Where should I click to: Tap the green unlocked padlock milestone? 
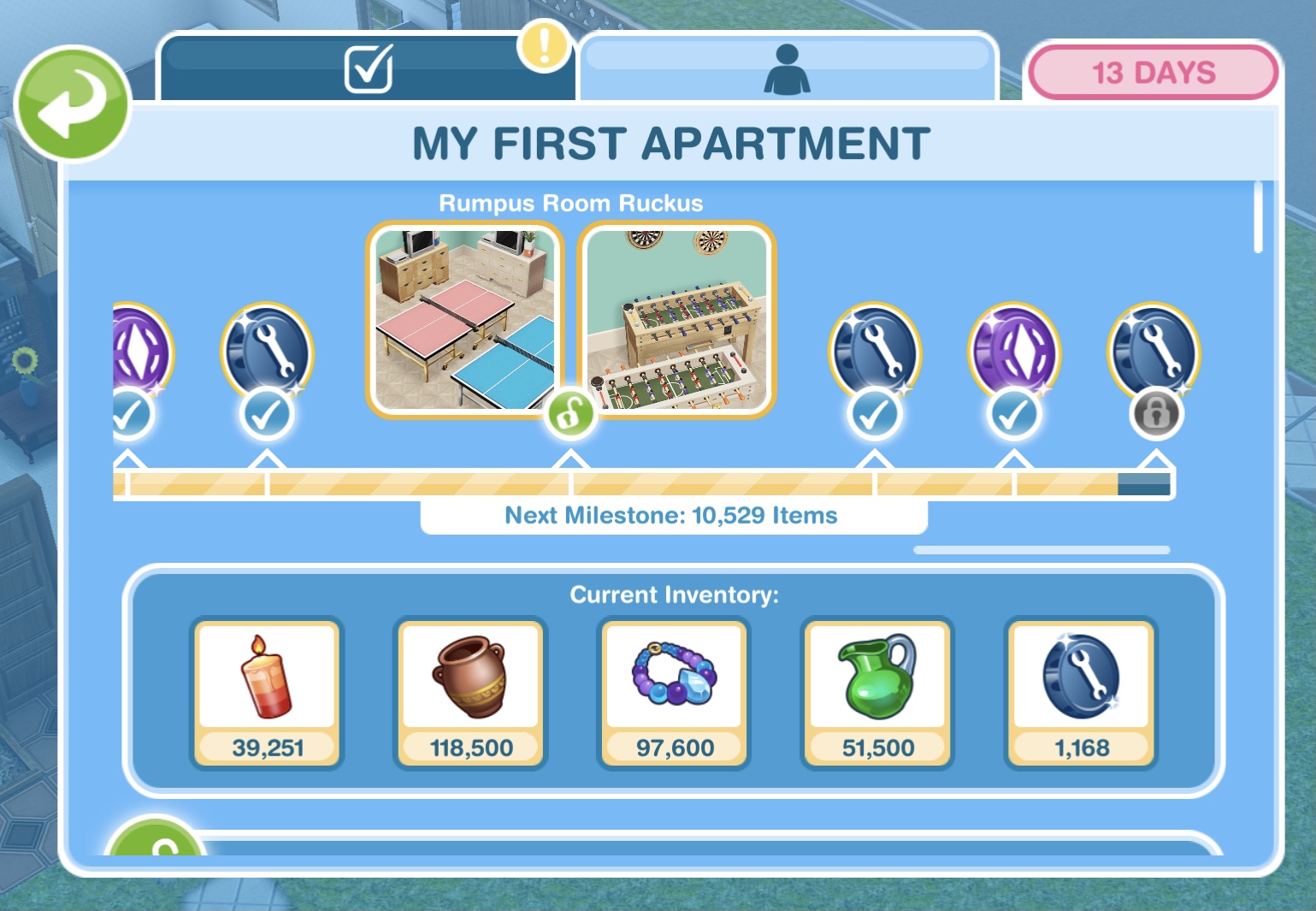coord(571,414)
